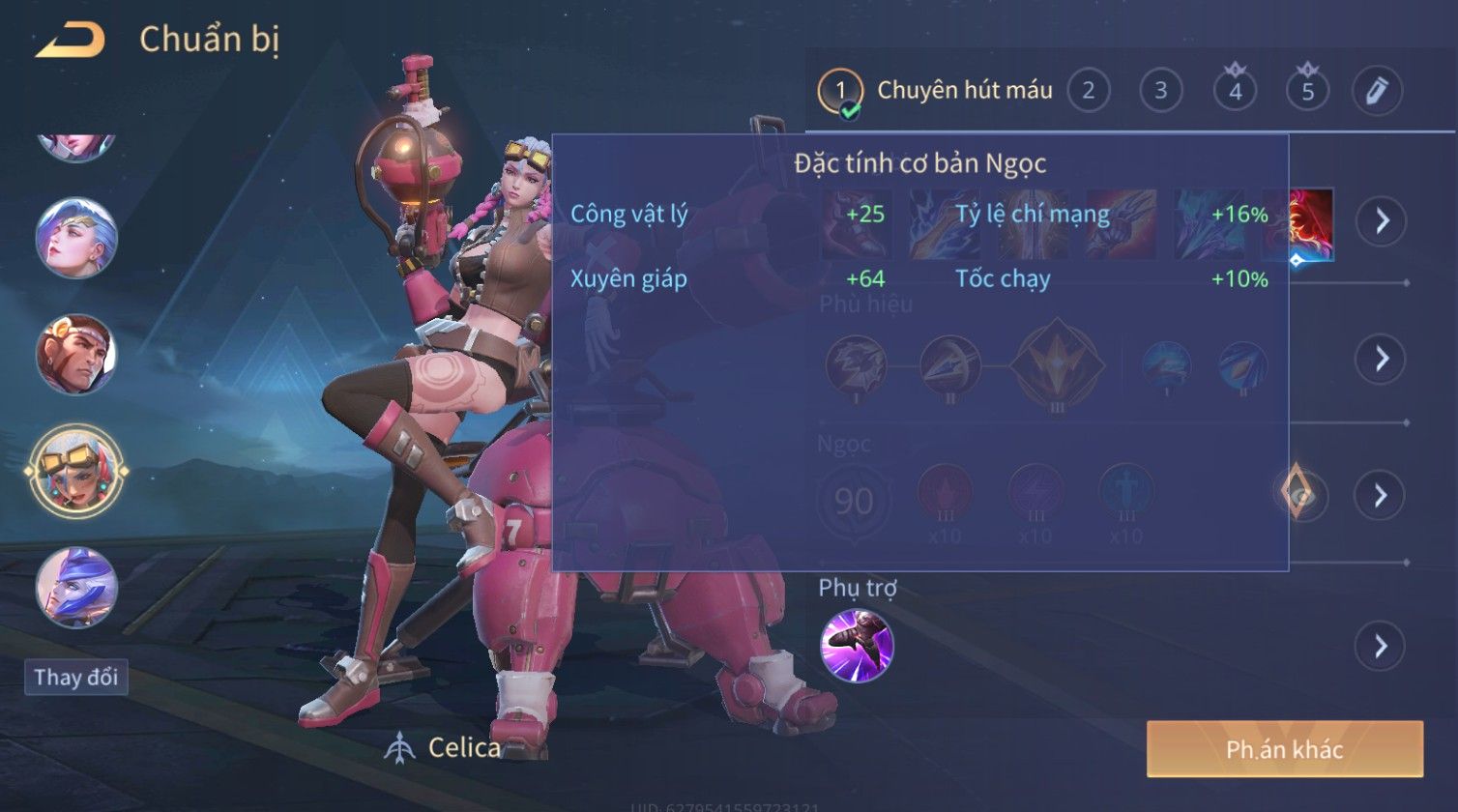
Task: Choose the headband warrior hero portrait
Action: (76, 356)
